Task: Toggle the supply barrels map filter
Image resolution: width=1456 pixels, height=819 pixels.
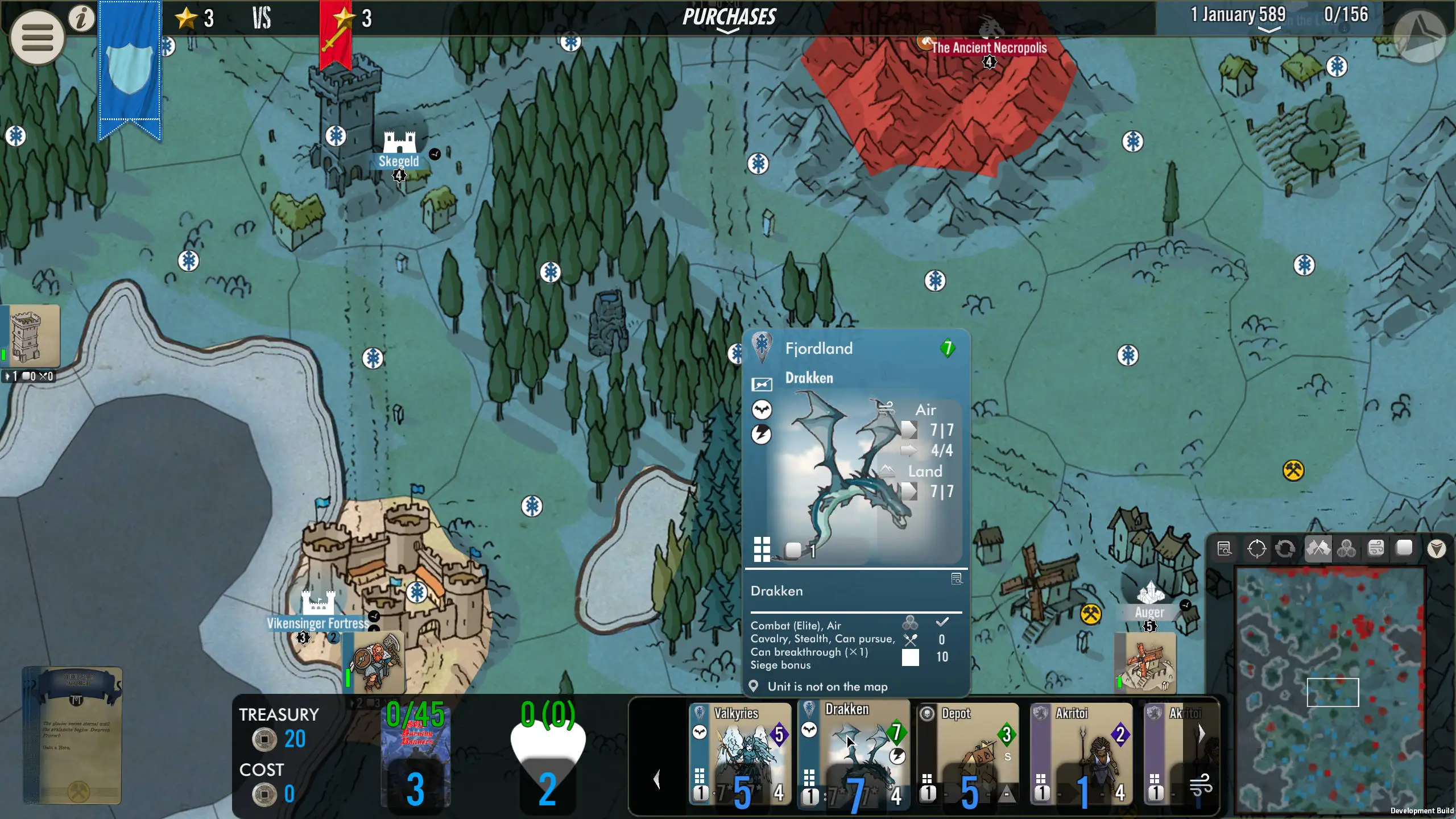Action: [x=1346, y=549]
